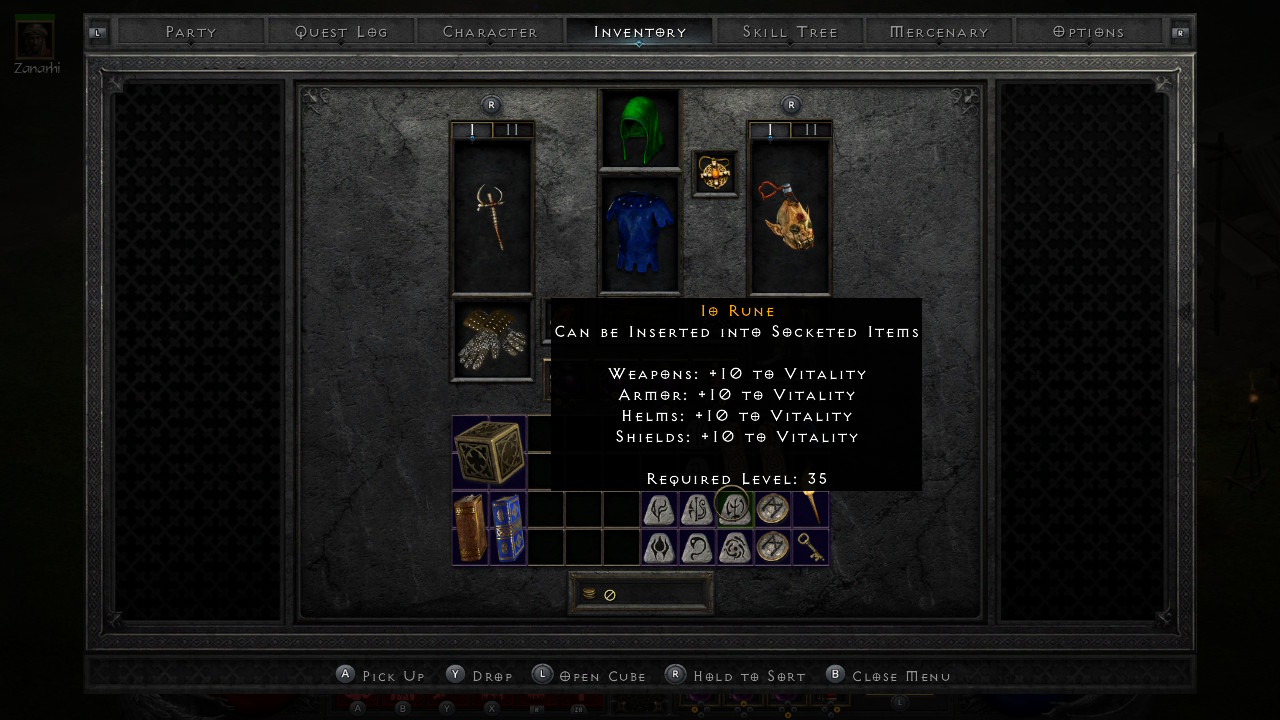Screen dimensions: 1280x720
Task: Open the Quest Log tab
Action: click(341, 32)
